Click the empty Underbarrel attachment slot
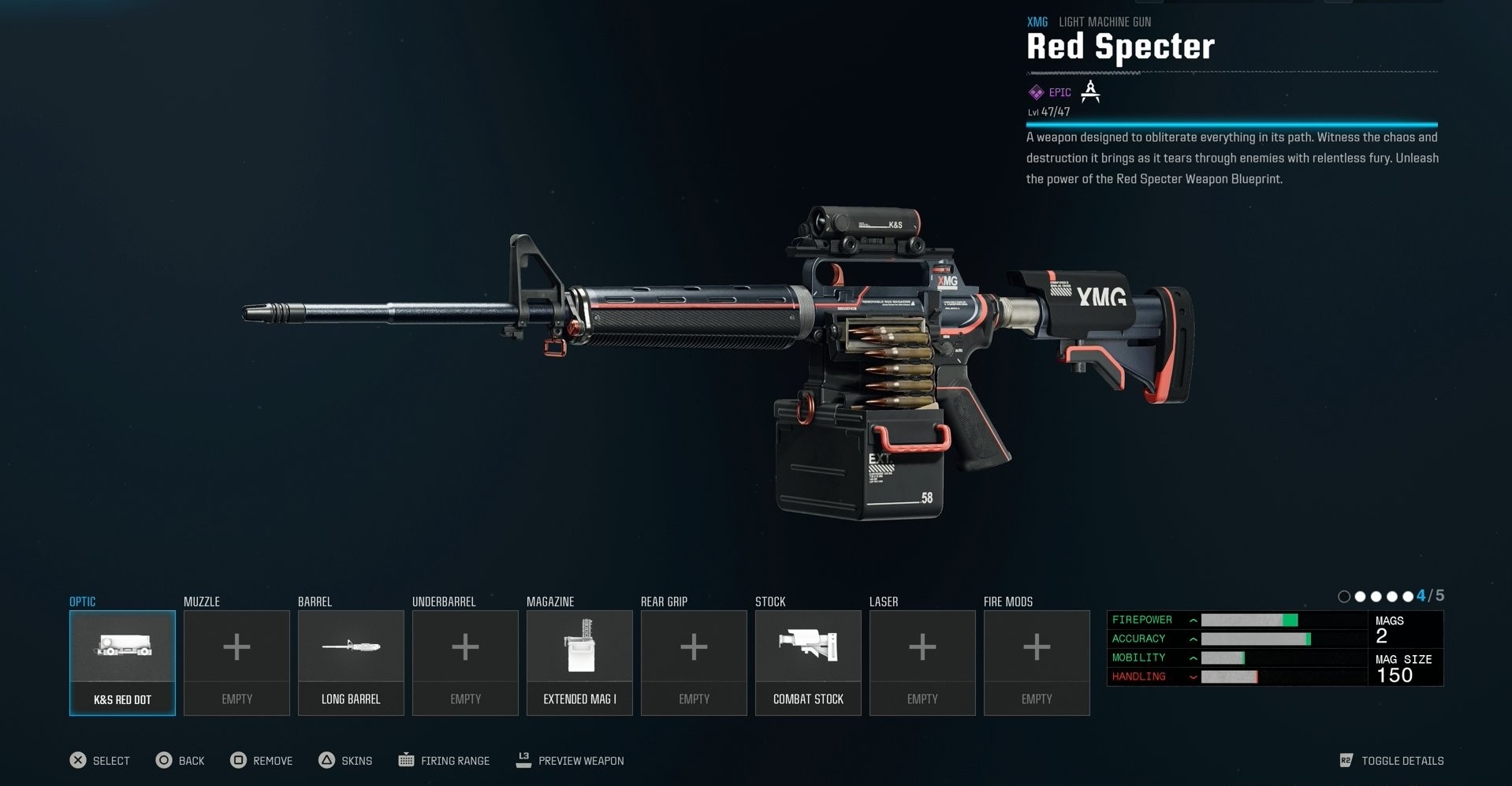Image resolution: width=1512 pixels, height=786 pixels. click(x=464, y=662)
